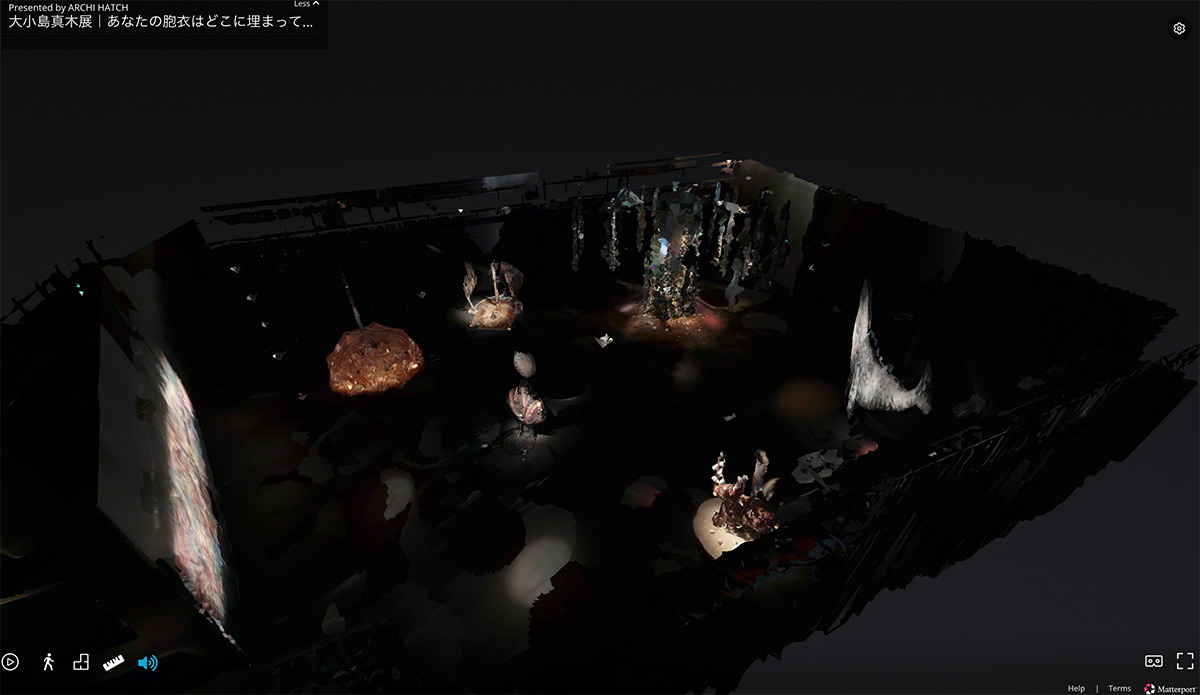Switch to walking explore view
Image resolution: width=1200 pixels, height=695 pixels.
(x=47, y=662)
